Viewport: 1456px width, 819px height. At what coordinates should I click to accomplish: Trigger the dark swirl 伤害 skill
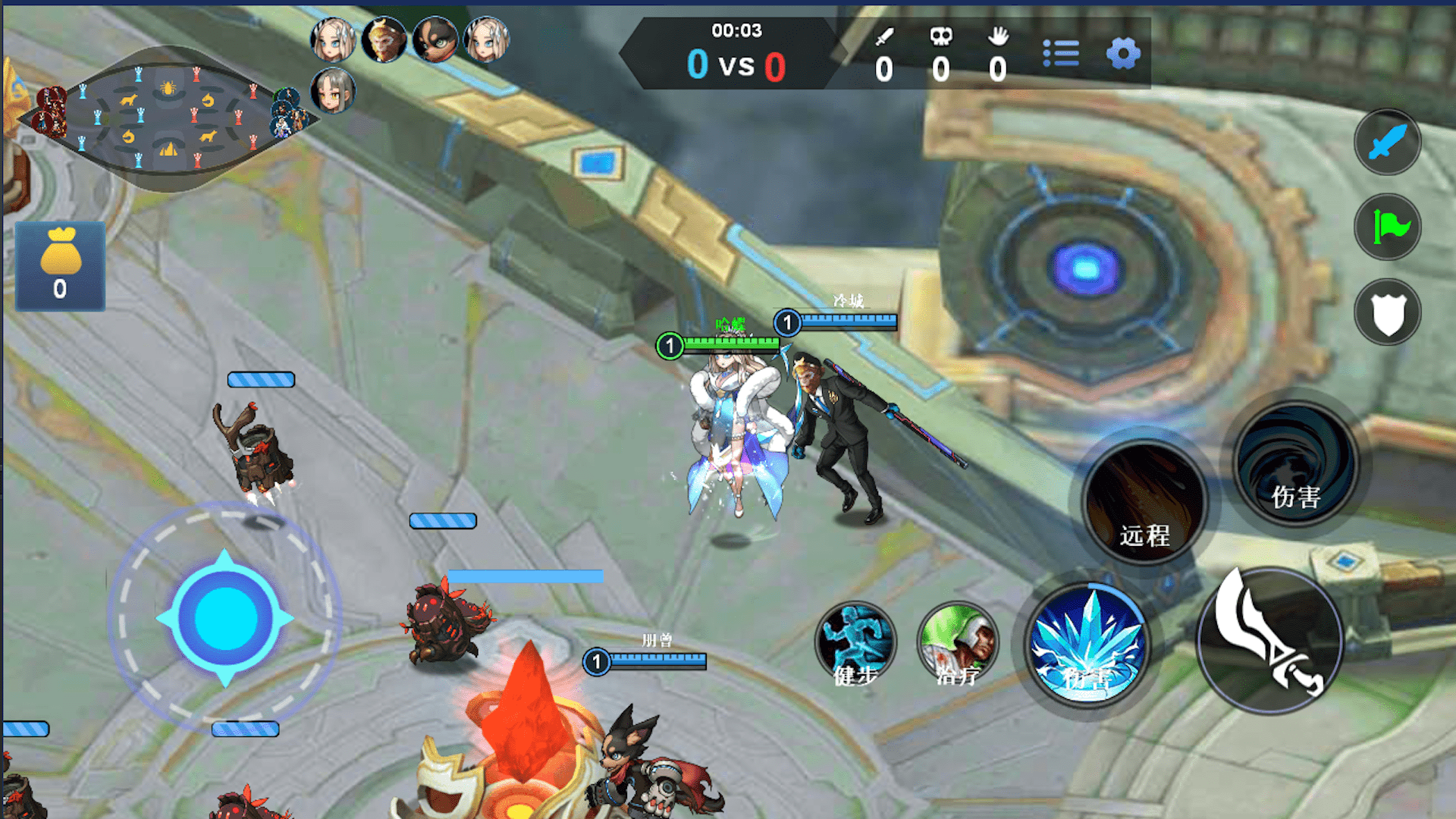coord(1296,464)
